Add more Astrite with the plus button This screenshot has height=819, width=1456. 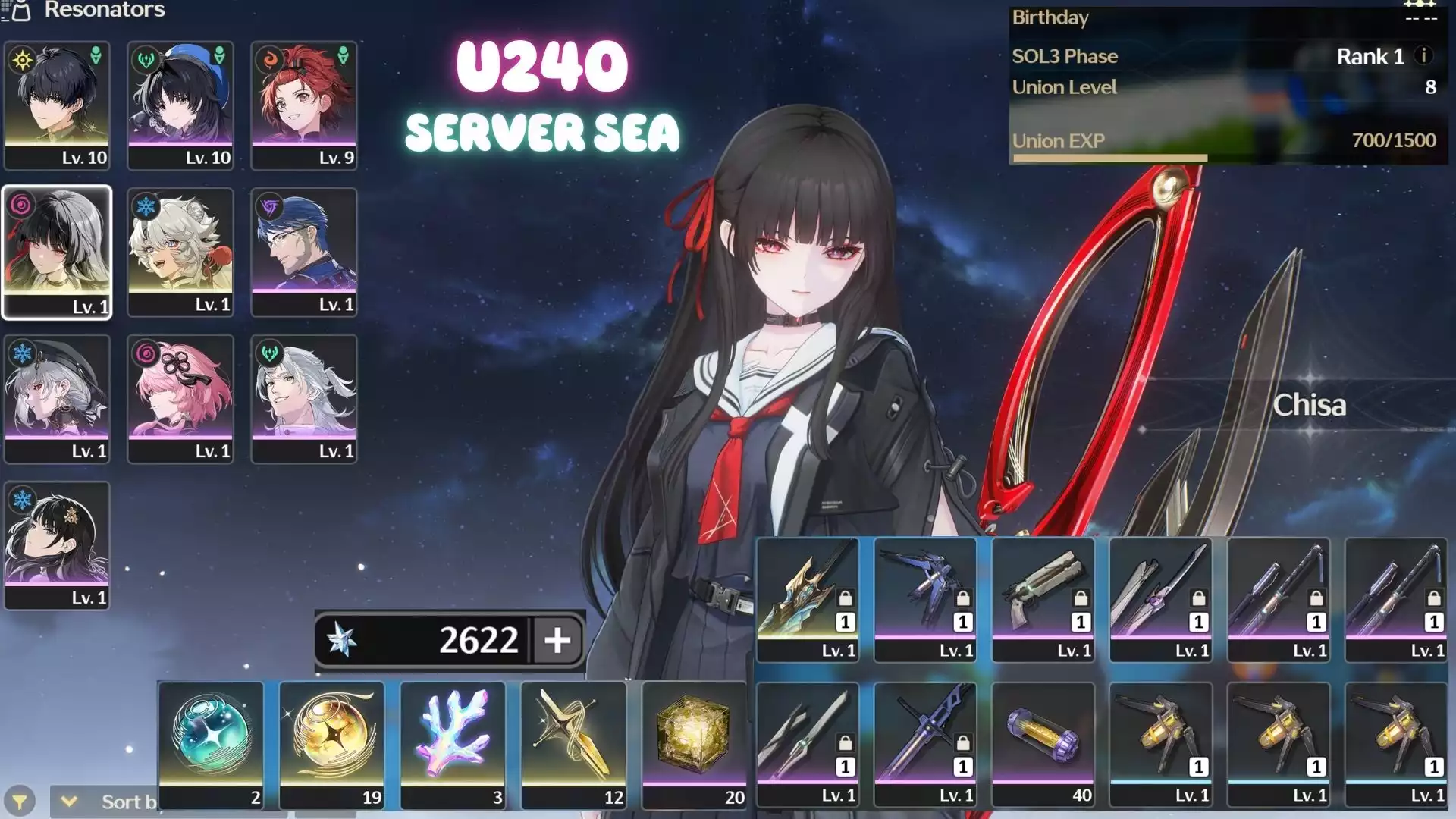click(557, 640)
